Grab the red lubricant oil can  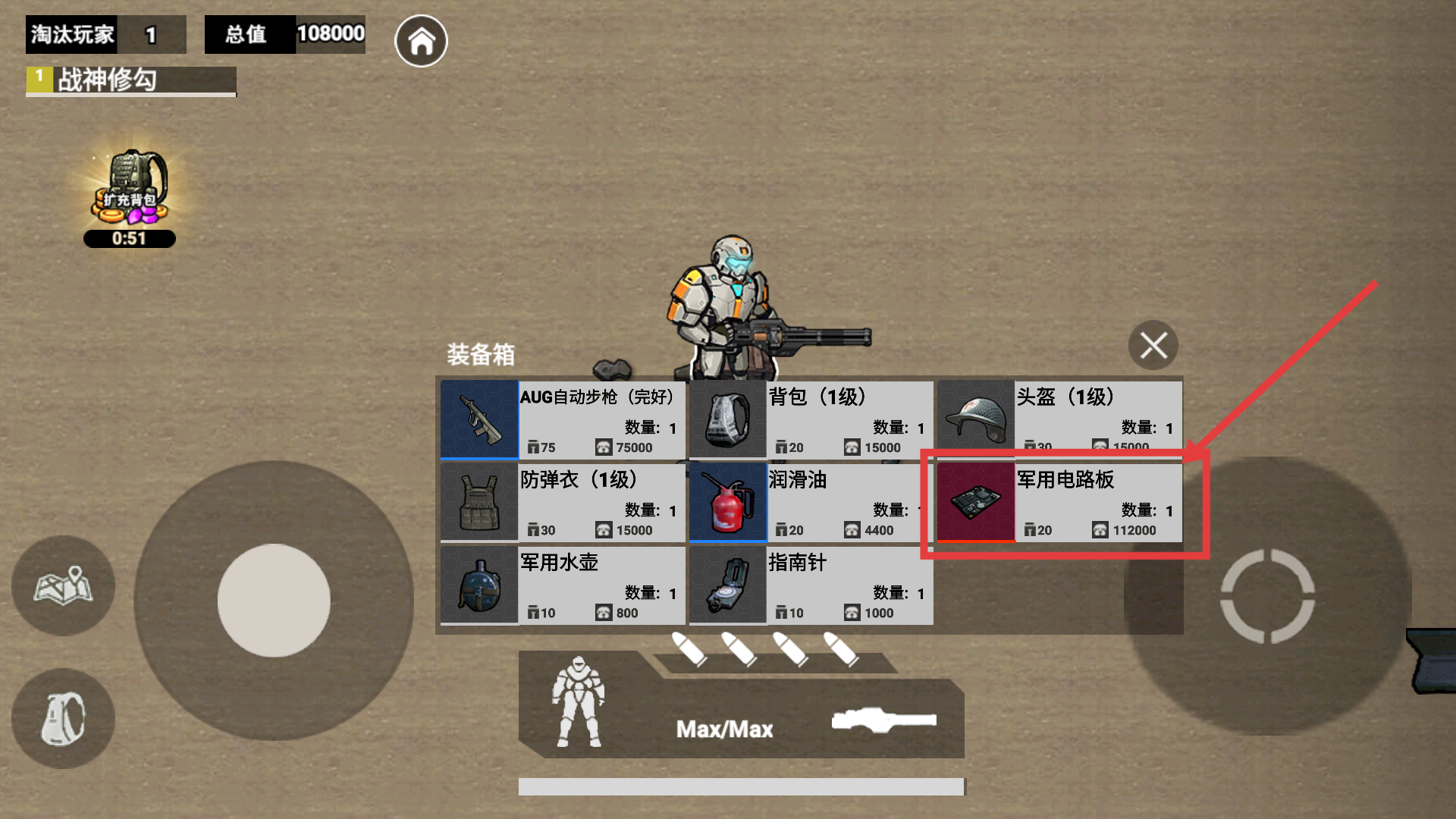click(811, 502)
